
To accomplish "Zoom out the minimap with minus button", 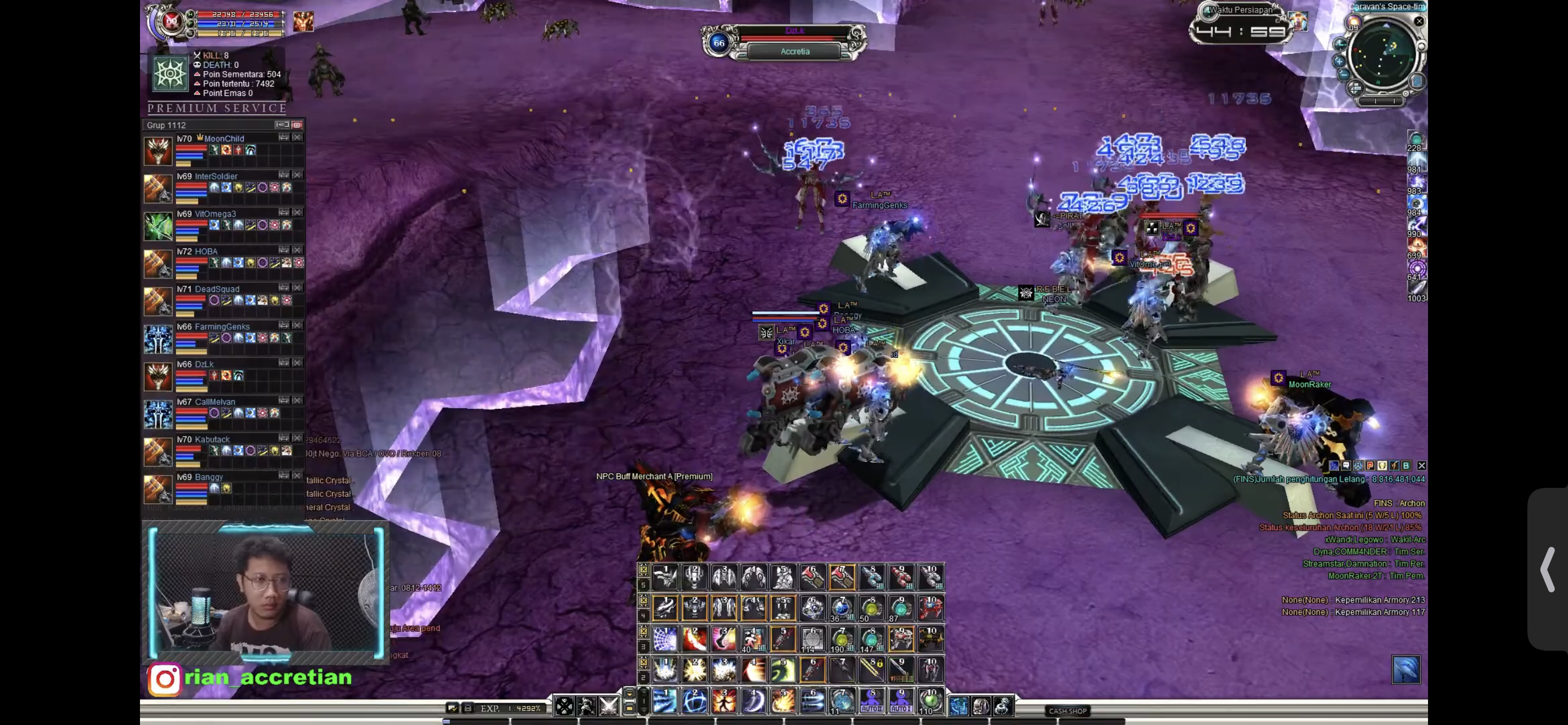I will [1343, 75].
